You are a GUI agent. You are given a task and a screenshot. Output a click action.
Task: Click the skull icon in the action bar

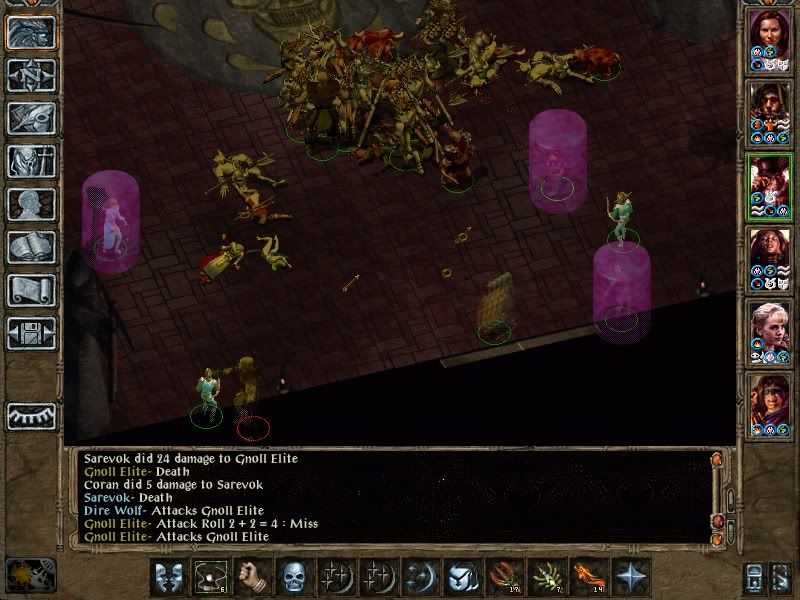tap(294, 577)
